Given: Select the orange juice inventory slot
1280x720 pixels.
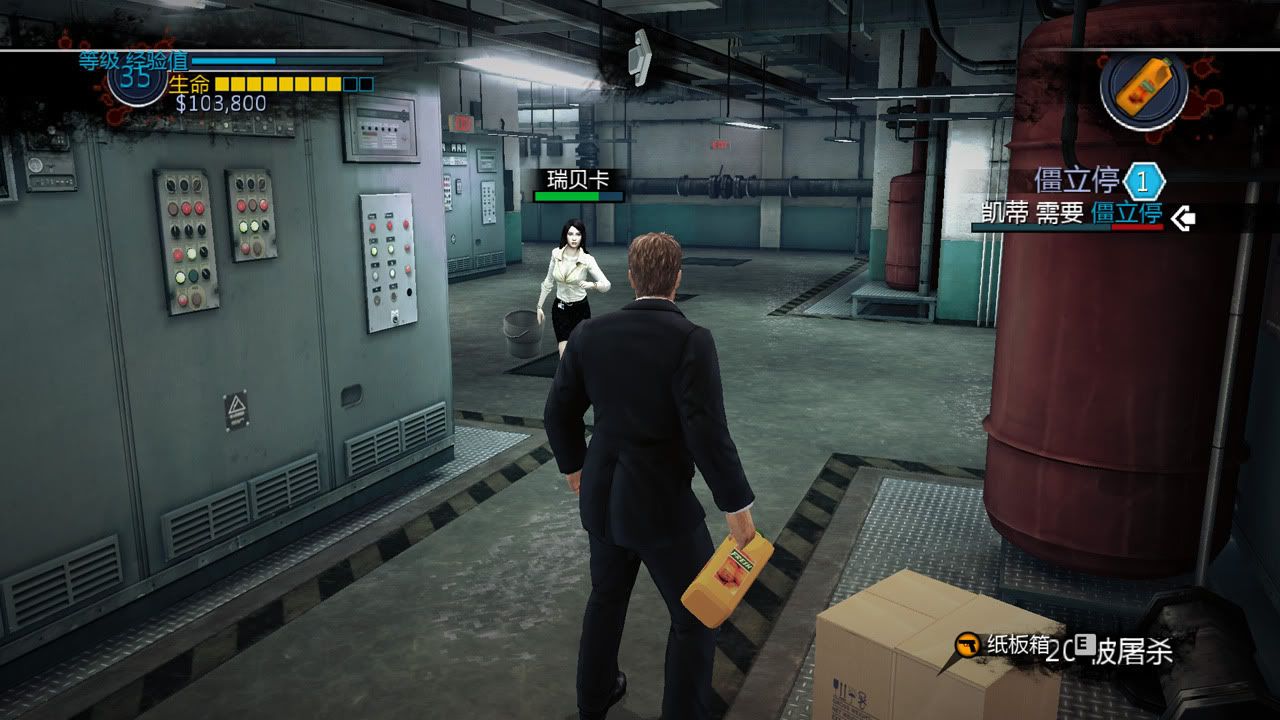Looking at the screenshot, I should 1143,88.
